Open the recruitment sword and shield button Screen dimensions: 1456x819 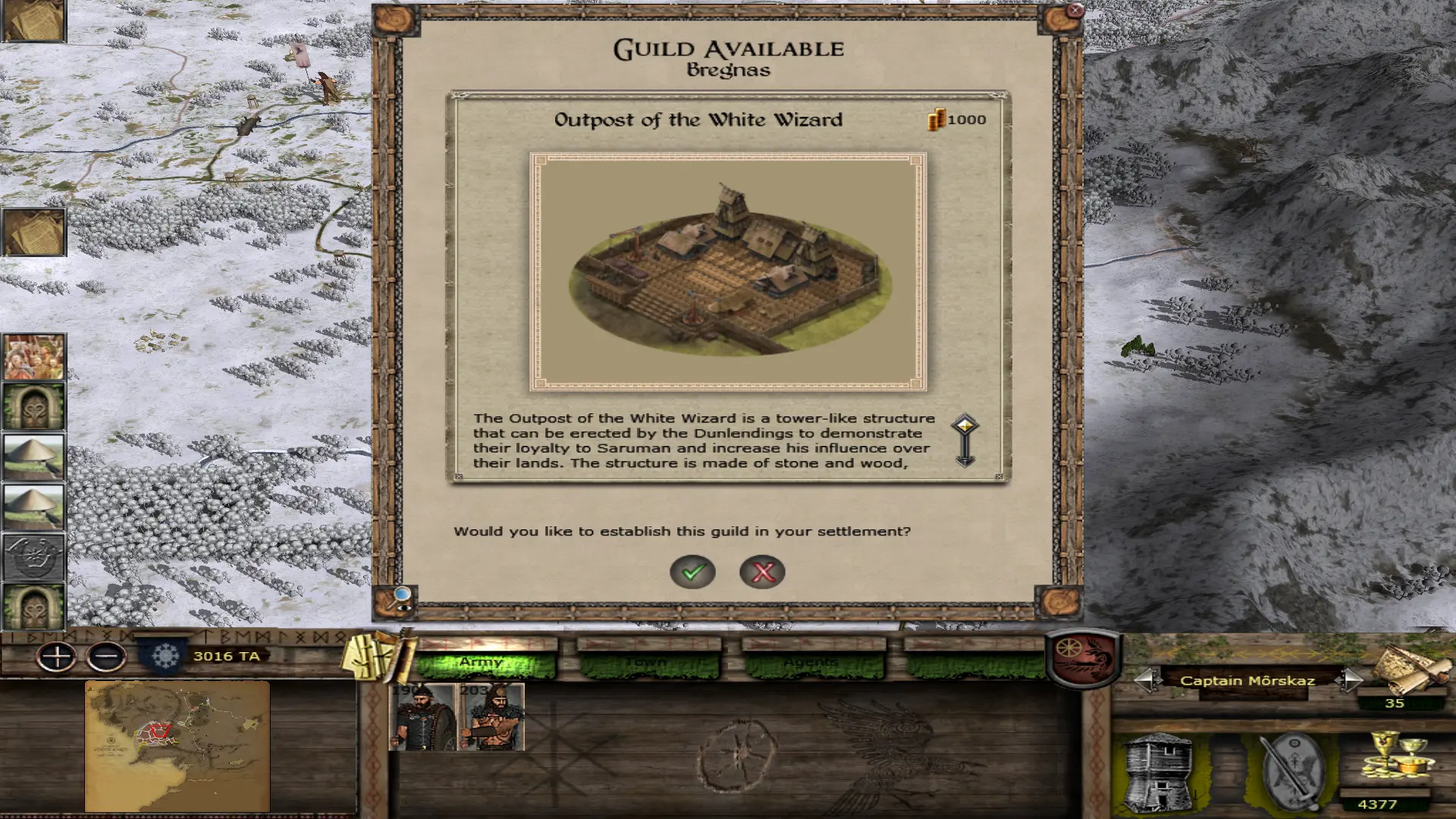tap(1291, 771)
